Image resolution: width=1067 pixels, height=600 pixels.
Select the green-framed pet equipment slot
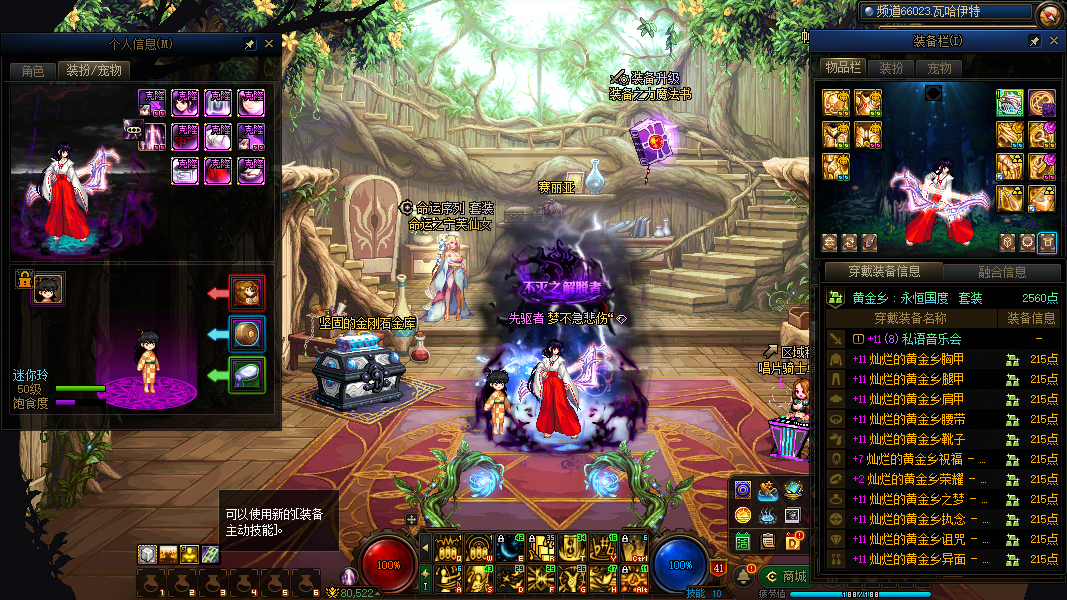coord(247,375)
